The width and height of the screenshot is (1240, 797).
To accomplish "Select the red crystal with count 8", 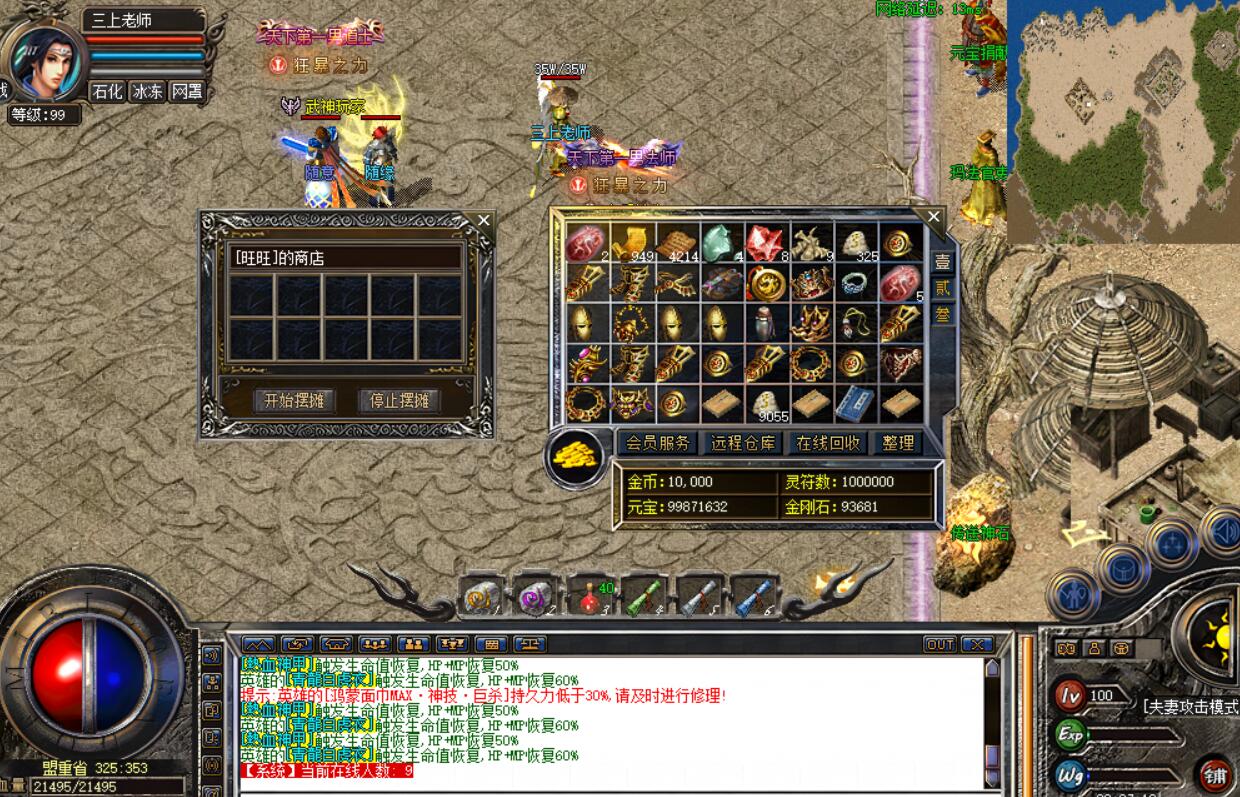I will 763,243.
